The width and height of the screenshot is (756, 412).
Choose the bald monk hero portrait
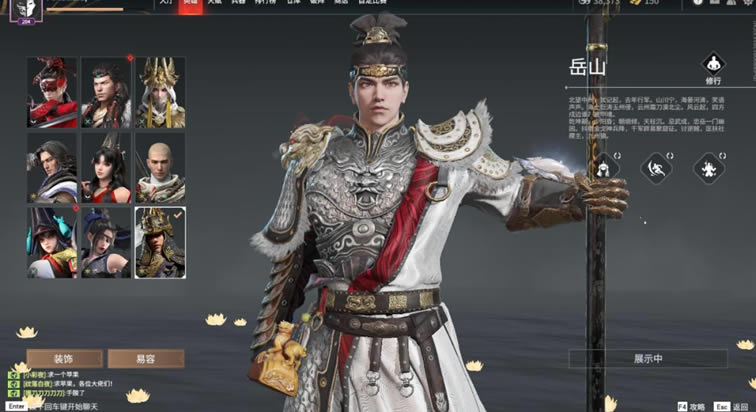tap(160, 167)
